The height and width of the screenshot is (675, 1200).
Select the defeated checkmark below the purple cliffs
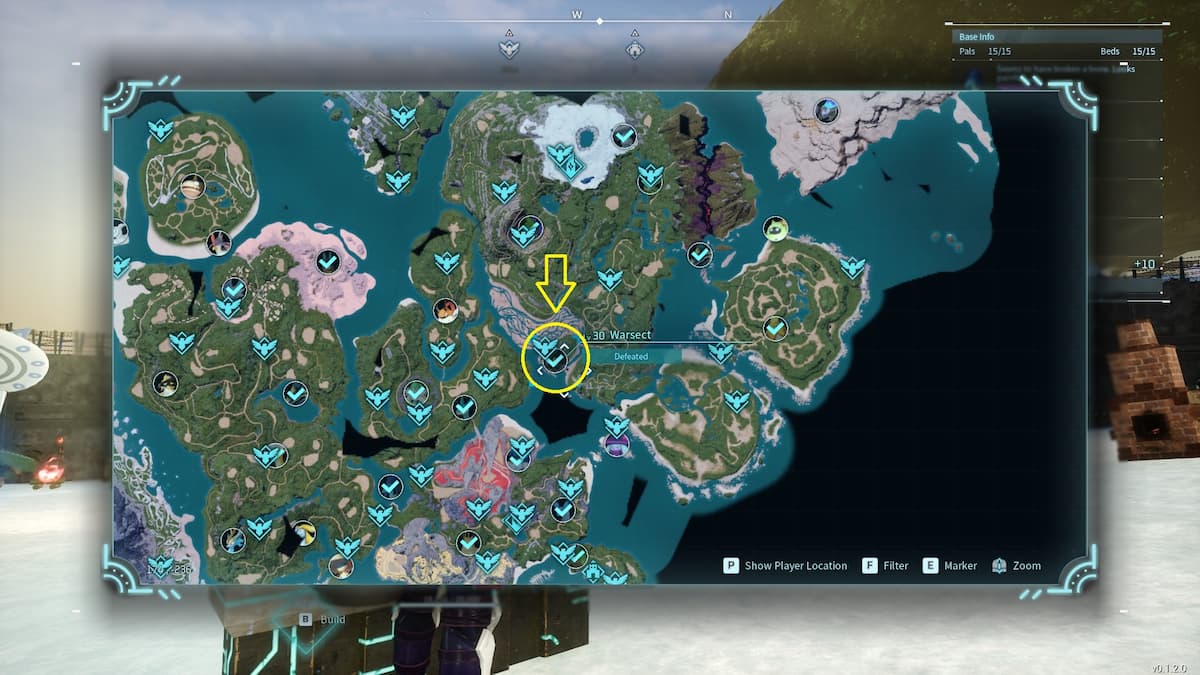pos(700,254)
